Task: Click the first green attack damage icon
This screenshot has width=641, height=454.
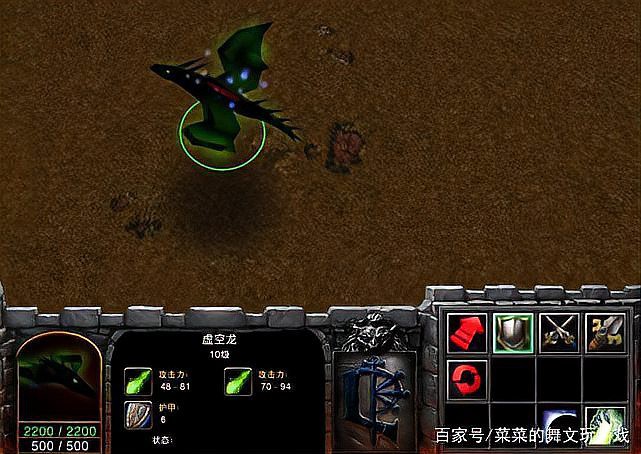Action: coord(138,380)
